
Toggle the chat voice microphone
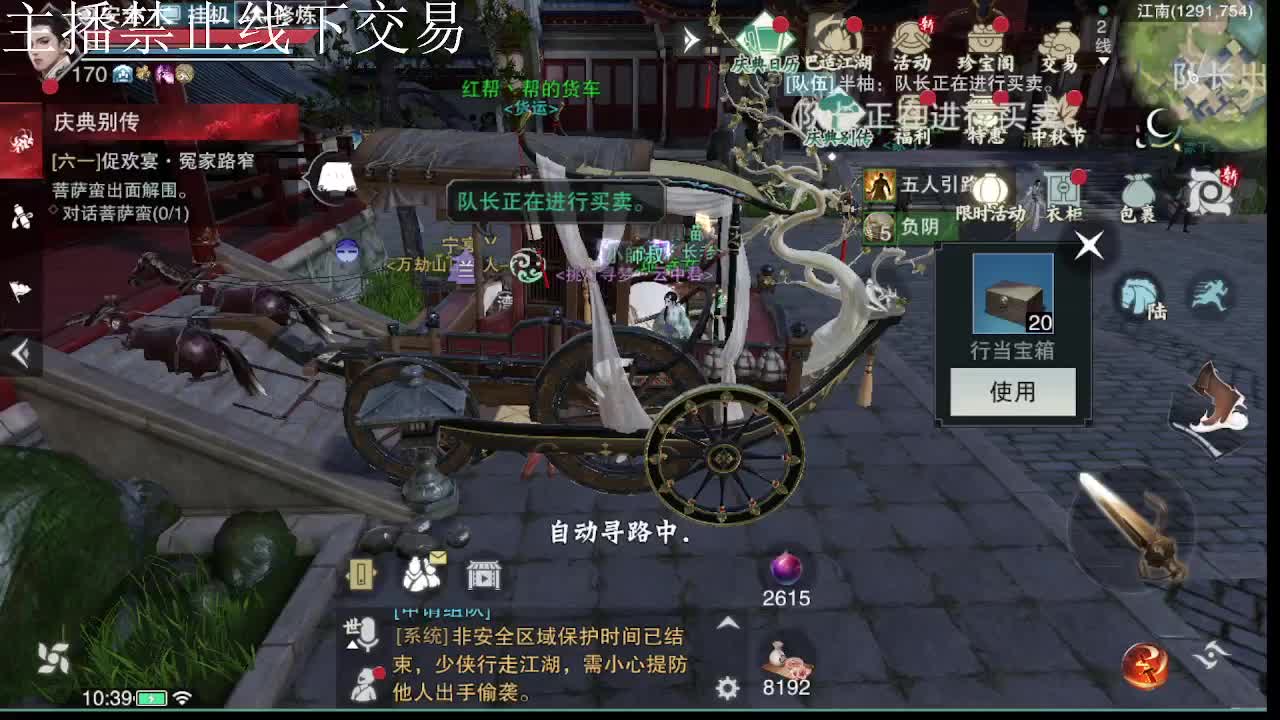(x=368, y=632)
